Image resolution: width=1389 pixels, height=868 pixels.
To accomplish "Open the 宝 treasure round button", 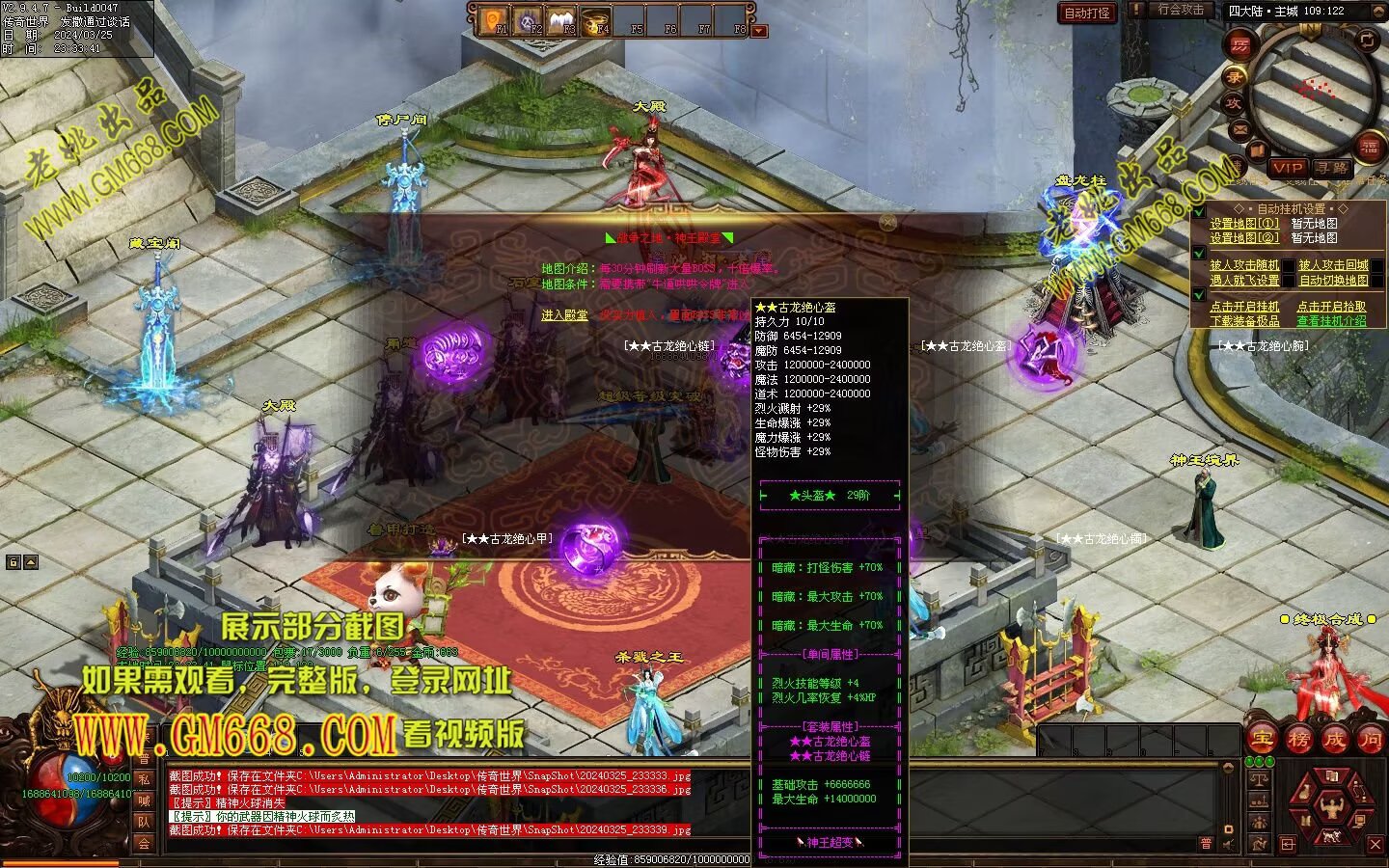I will point(1263,740).
